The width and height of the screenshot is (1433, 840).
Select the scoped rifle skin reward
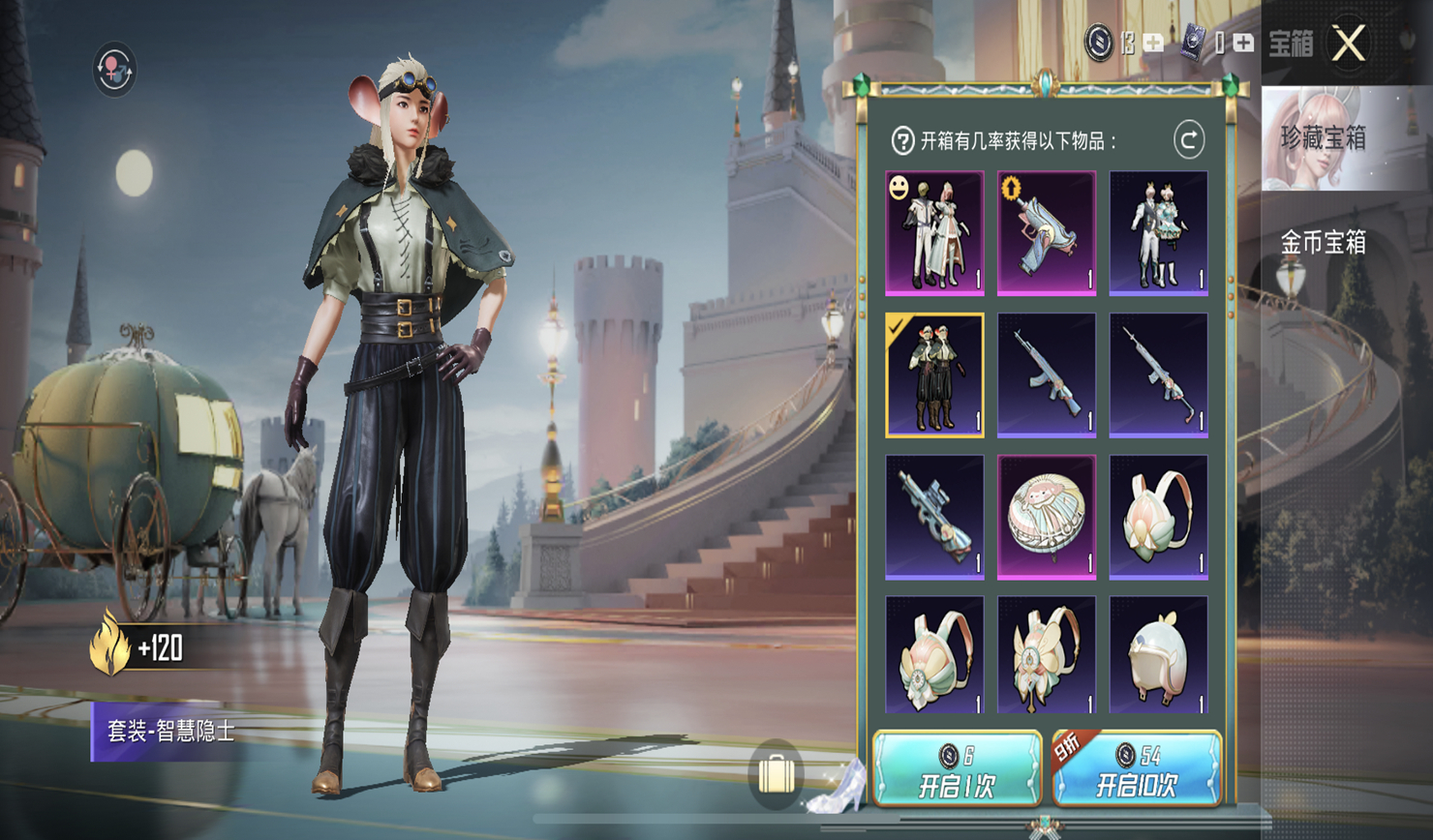934,517
